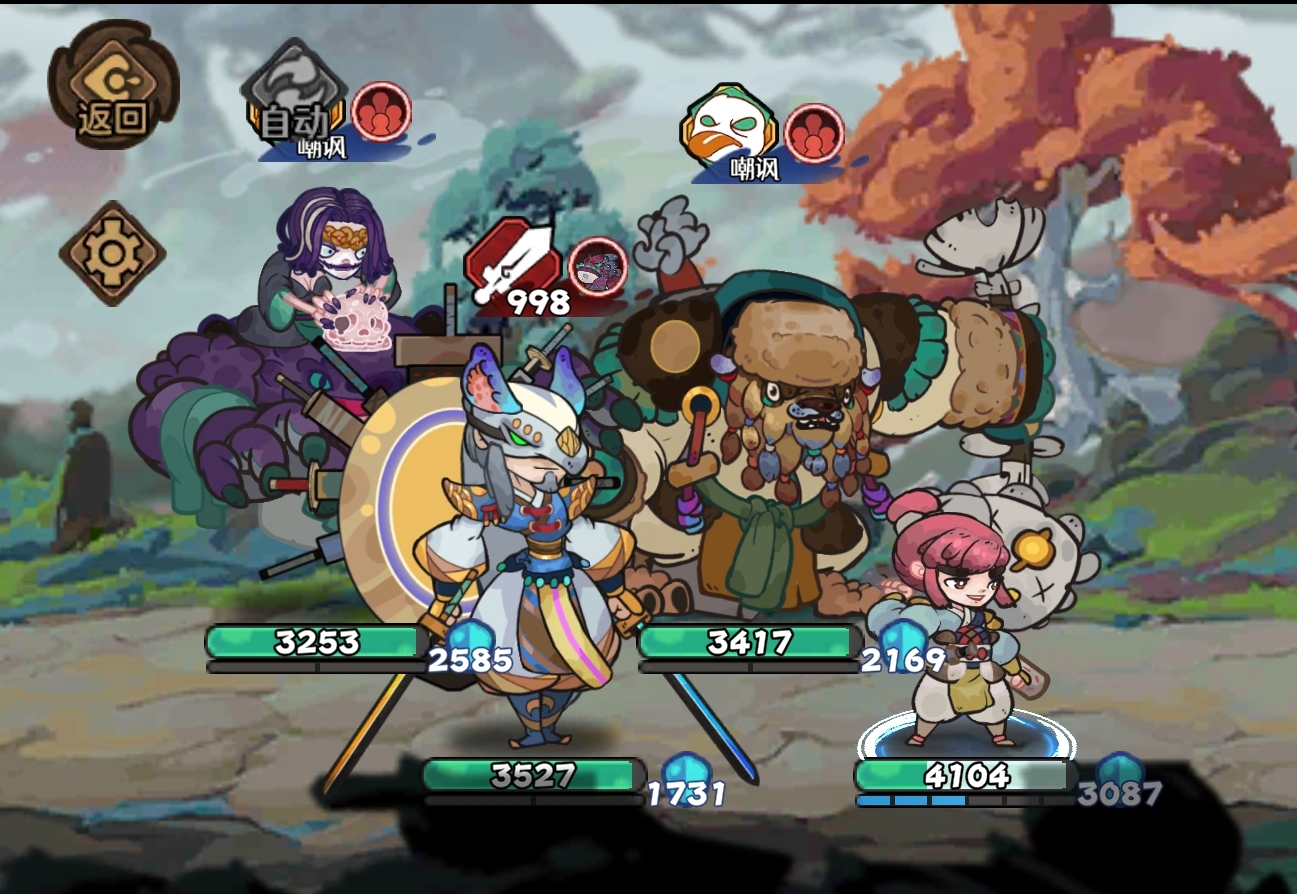Tap the red taunt icon beside the duck mask

[x=814, y=134]
